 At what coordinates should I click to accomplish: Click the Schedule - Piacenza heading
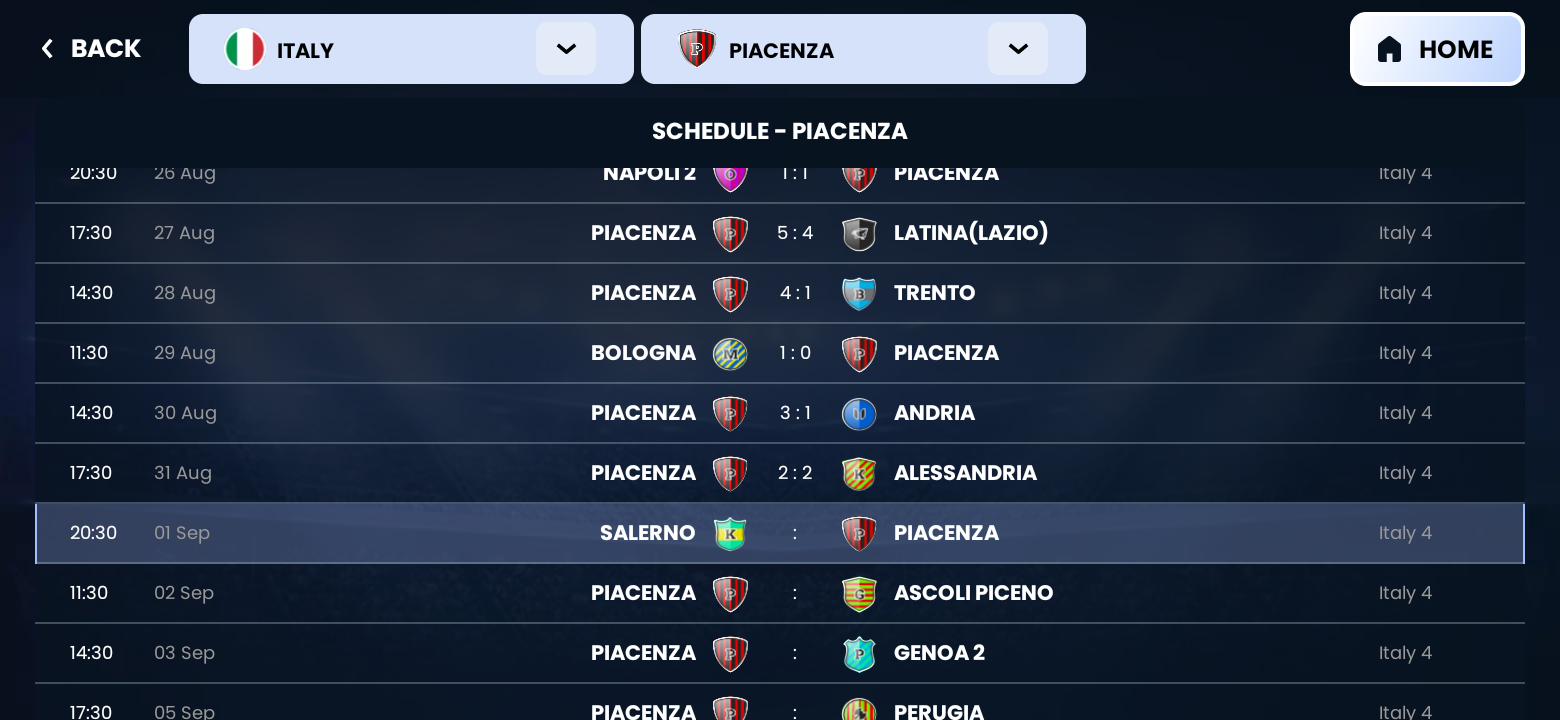pyautogui.click(x=780, y=131)
